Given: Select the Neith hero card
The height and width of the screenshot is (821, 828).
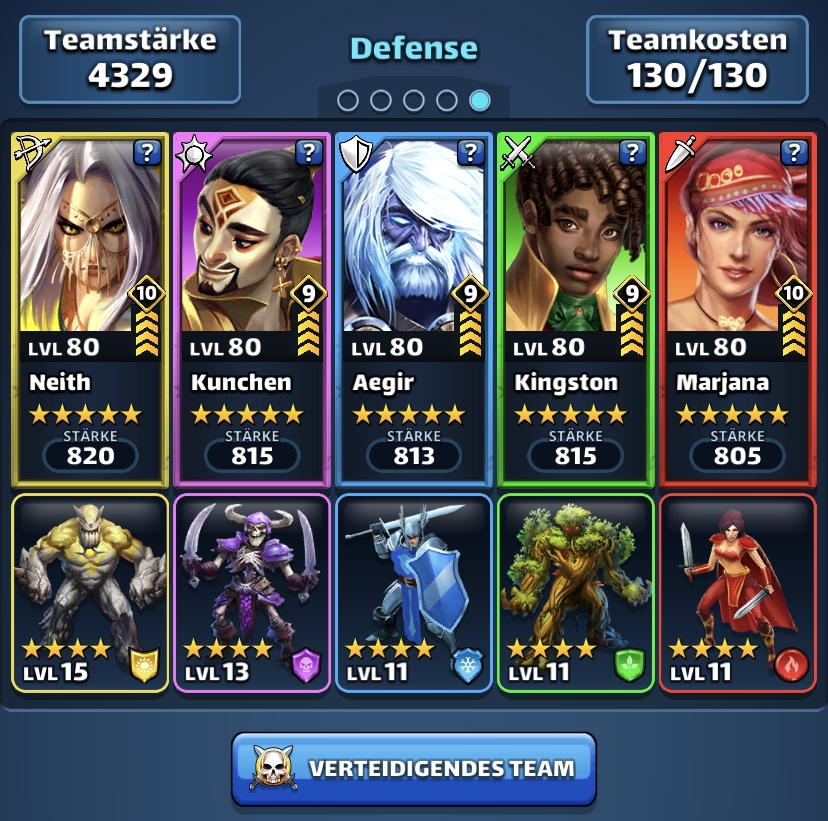Looking at the screenshot, I should 90,310.
